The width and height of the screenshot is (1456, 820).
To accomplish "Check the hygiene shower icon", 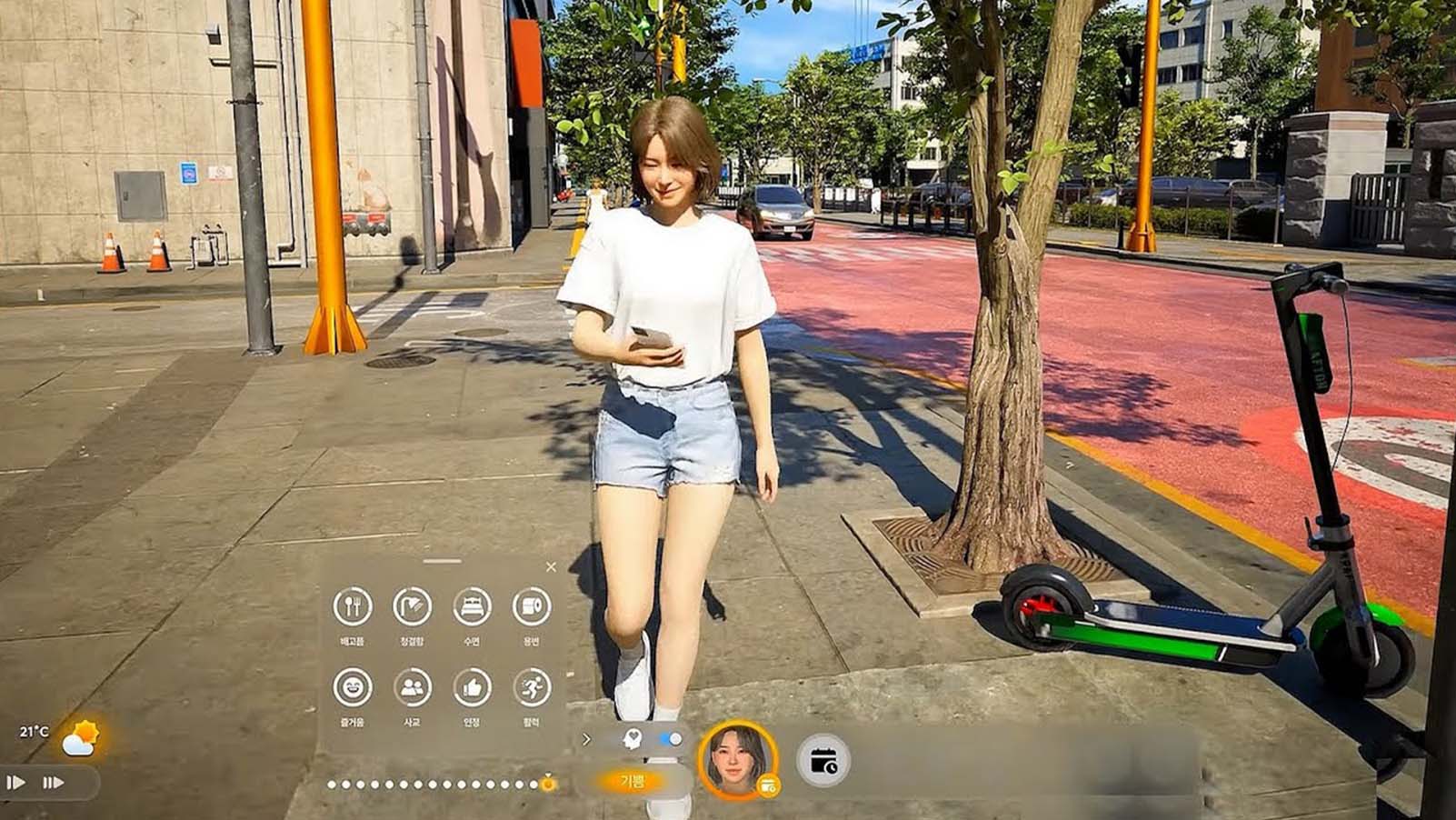I will coord(412,606).
